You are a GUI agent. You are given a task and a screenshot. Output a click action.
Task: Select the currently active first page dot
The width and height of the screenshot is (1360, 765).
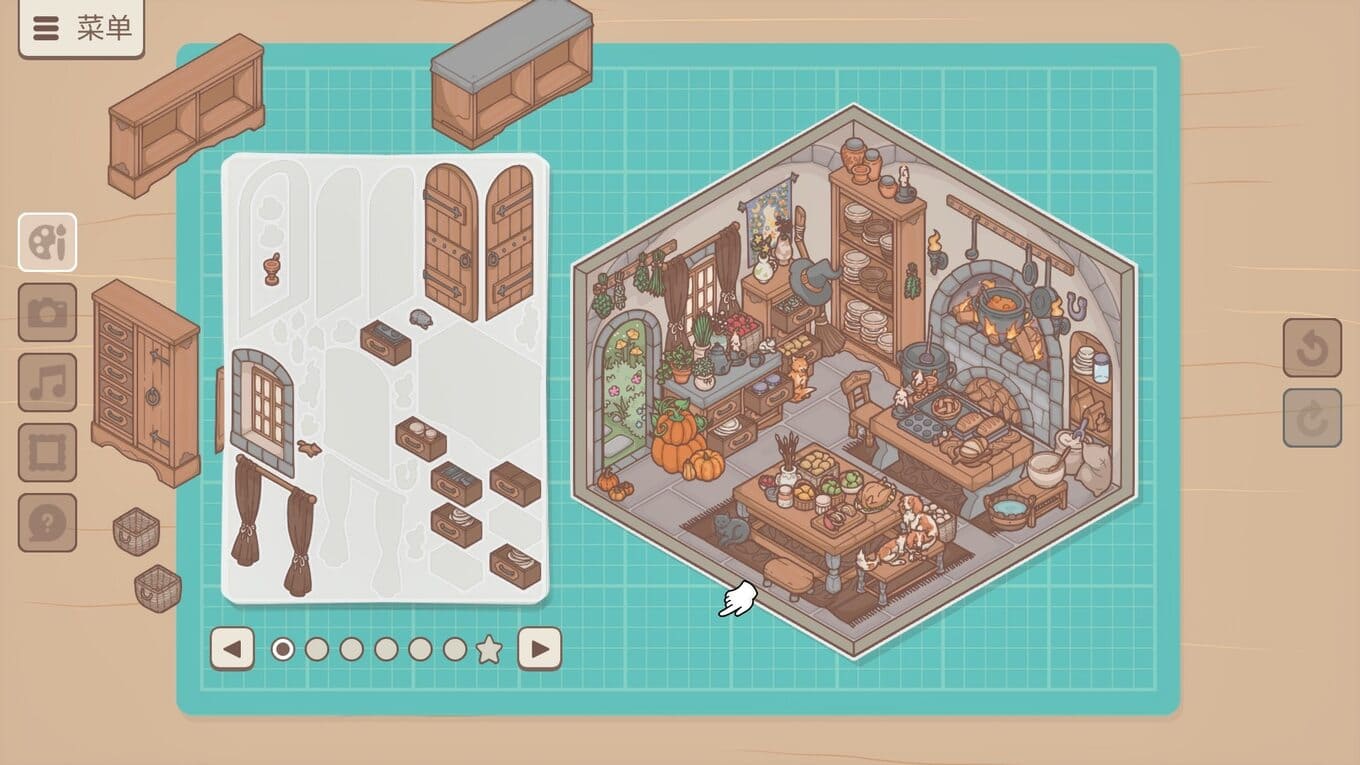(x=283, y=650)
